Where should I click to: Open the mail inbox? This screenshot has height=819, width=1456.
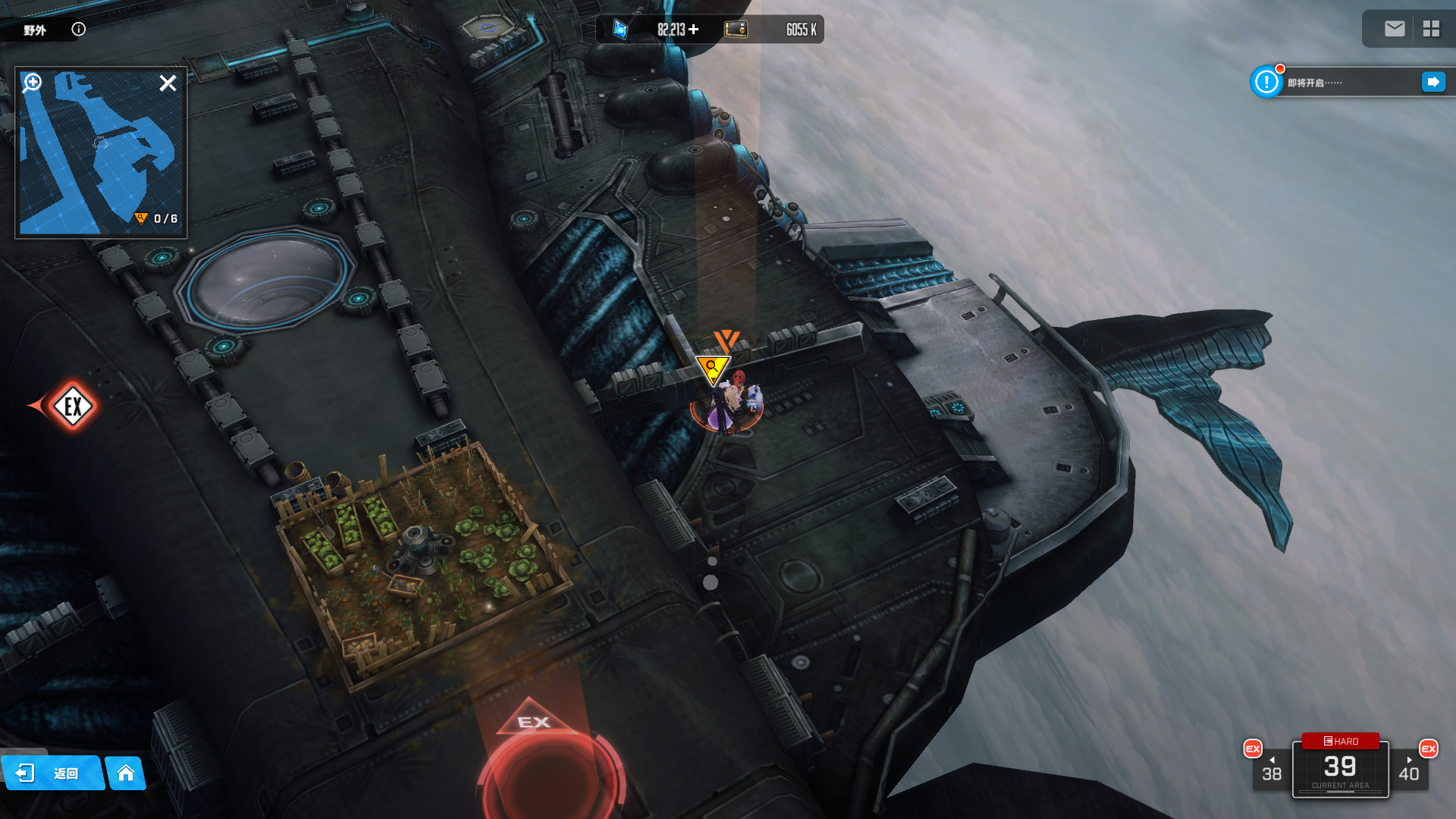1395,29
